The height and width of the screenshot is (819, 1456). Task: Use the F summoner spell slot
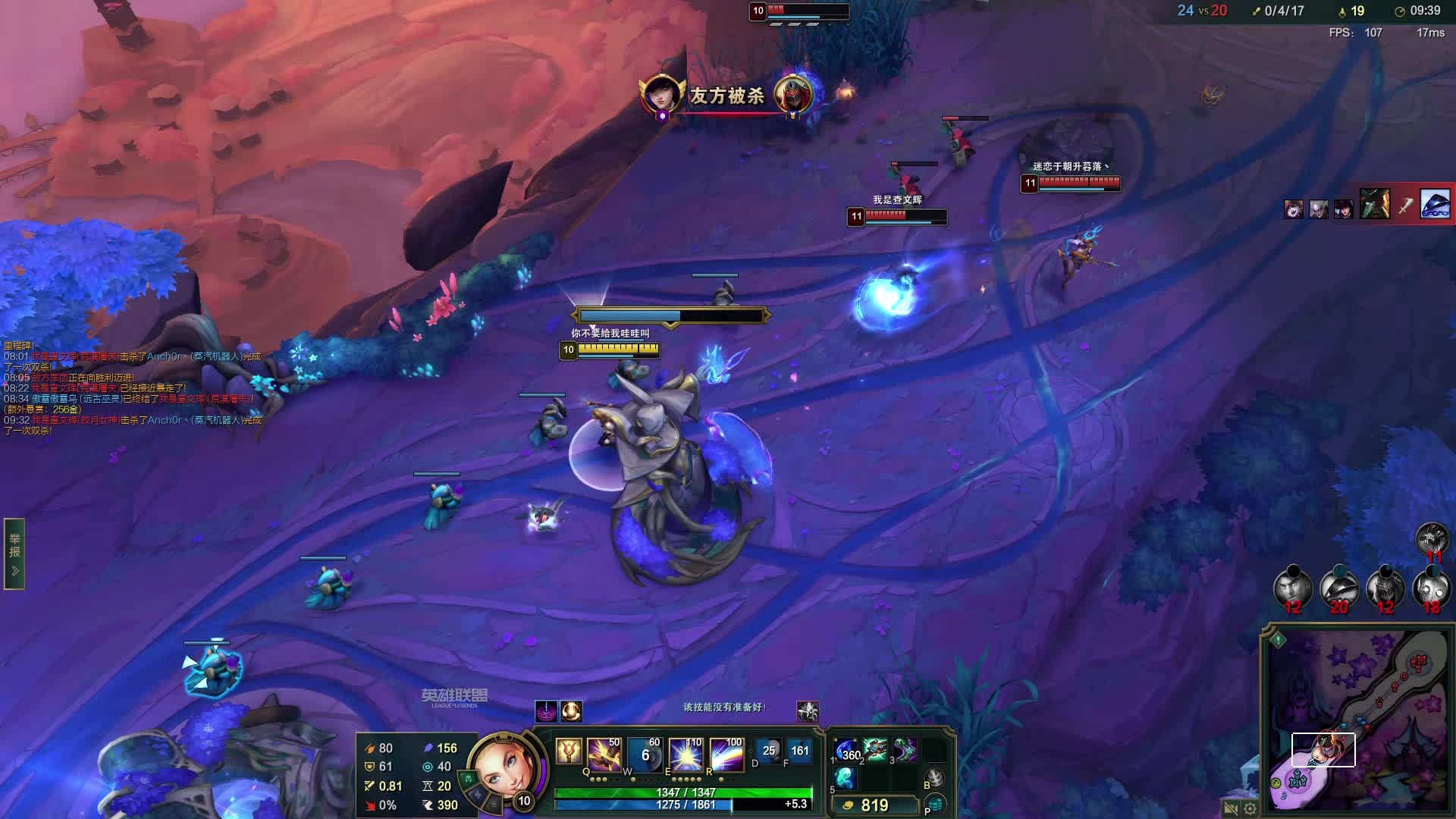tap(799, 751)
